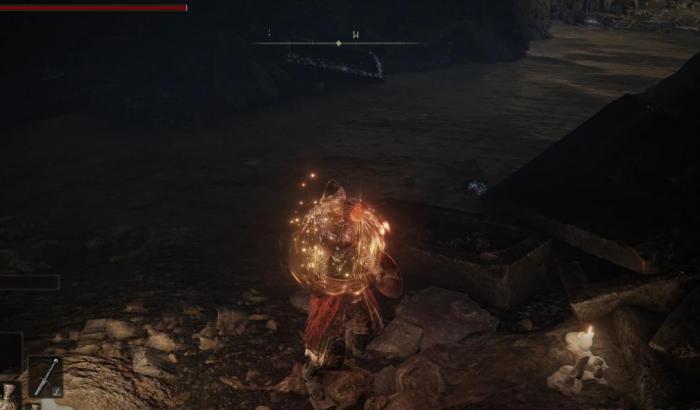
Task: Select the flask item slot
Action: [10, 396]
